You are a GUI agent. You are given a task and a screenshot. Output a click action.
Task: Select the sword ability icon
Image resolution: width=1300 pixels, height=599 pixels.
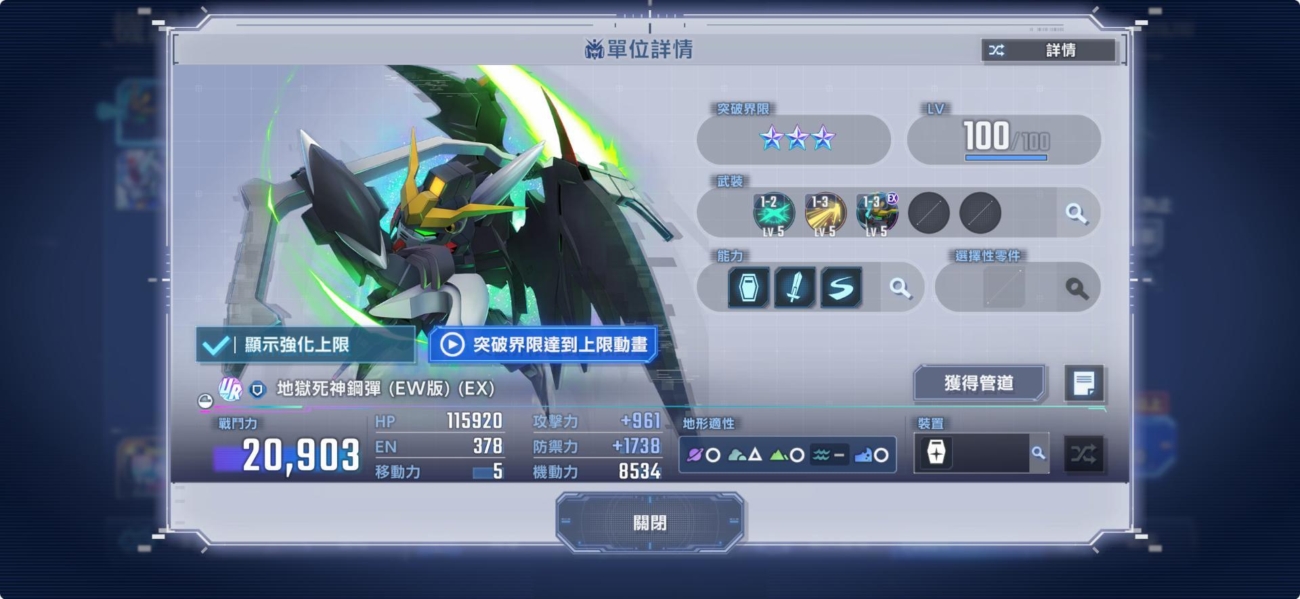(x=795, y=288)
